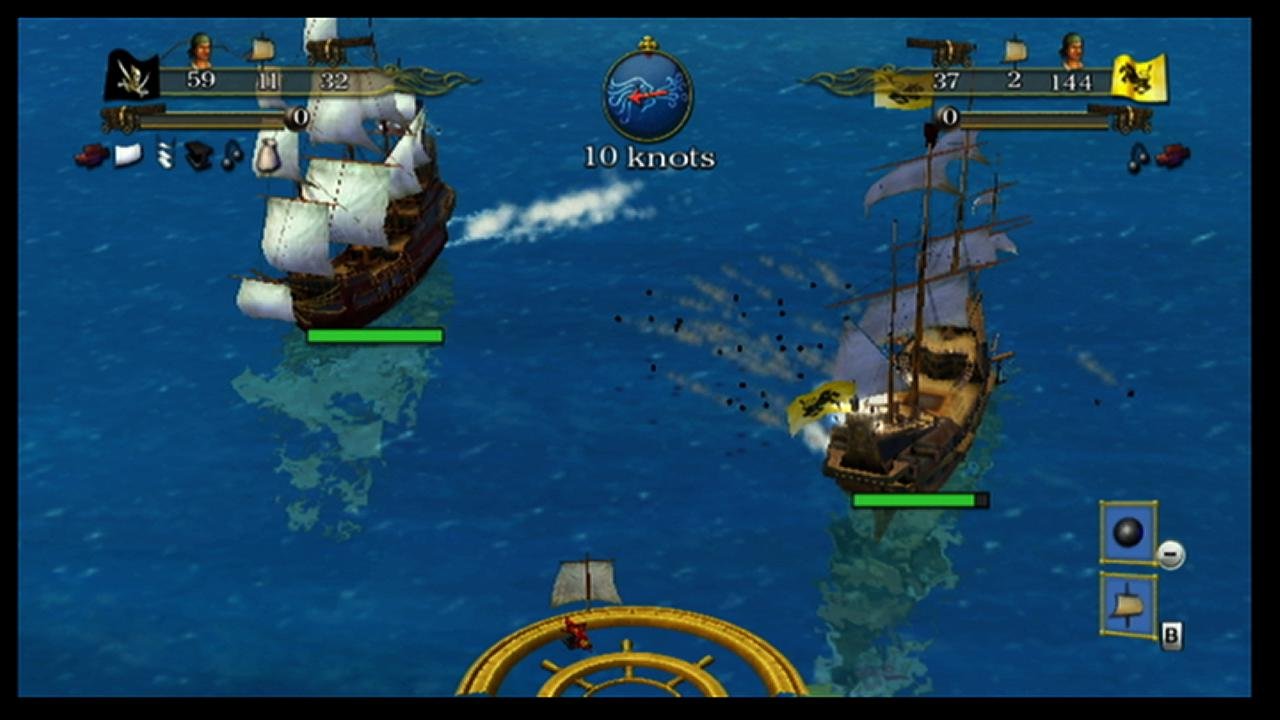Click the grappling hook icon on the right side

1138,158
